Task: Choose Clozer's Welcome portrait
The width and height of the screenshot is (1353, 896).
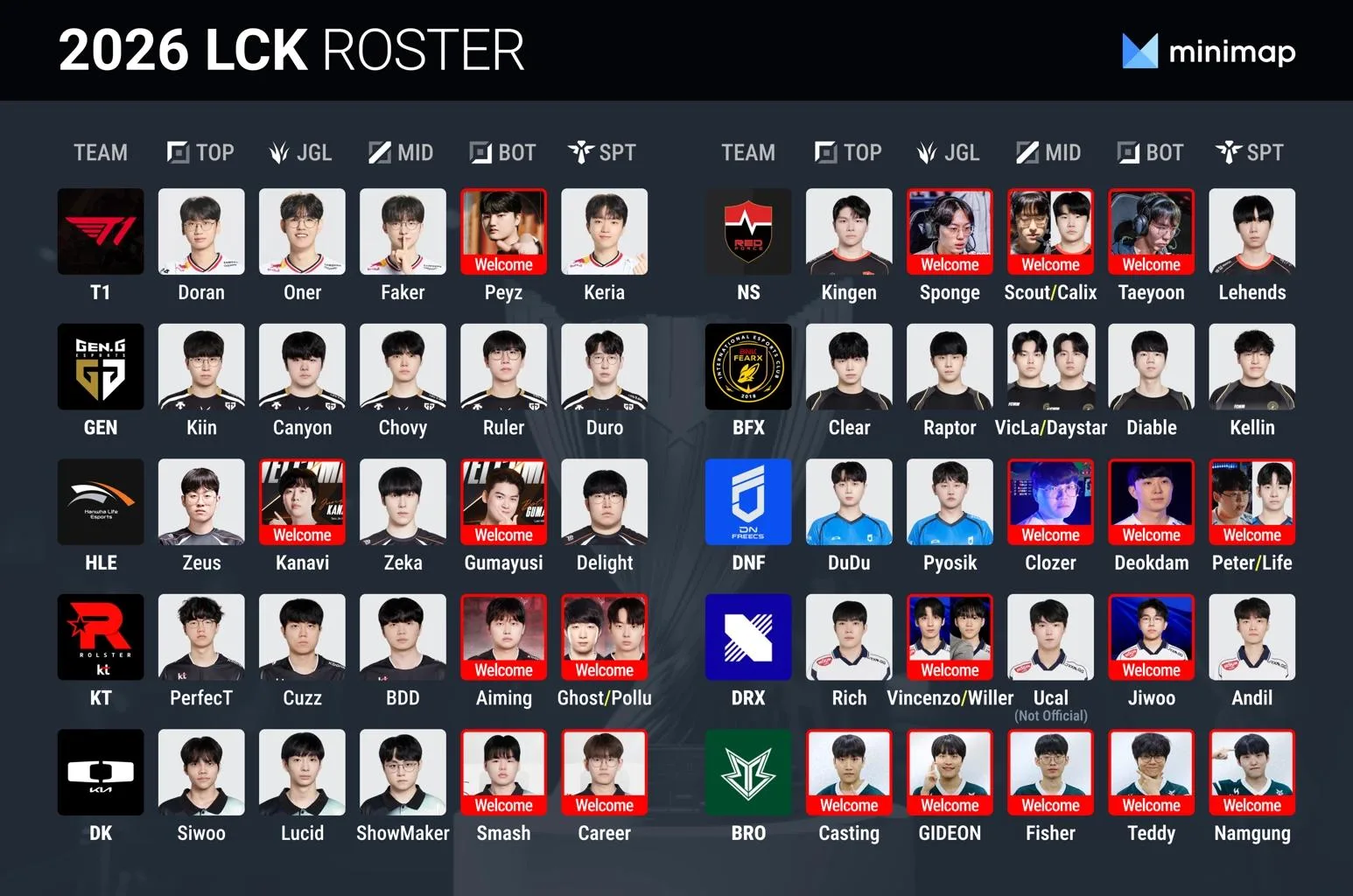Action: (1050, 502)
